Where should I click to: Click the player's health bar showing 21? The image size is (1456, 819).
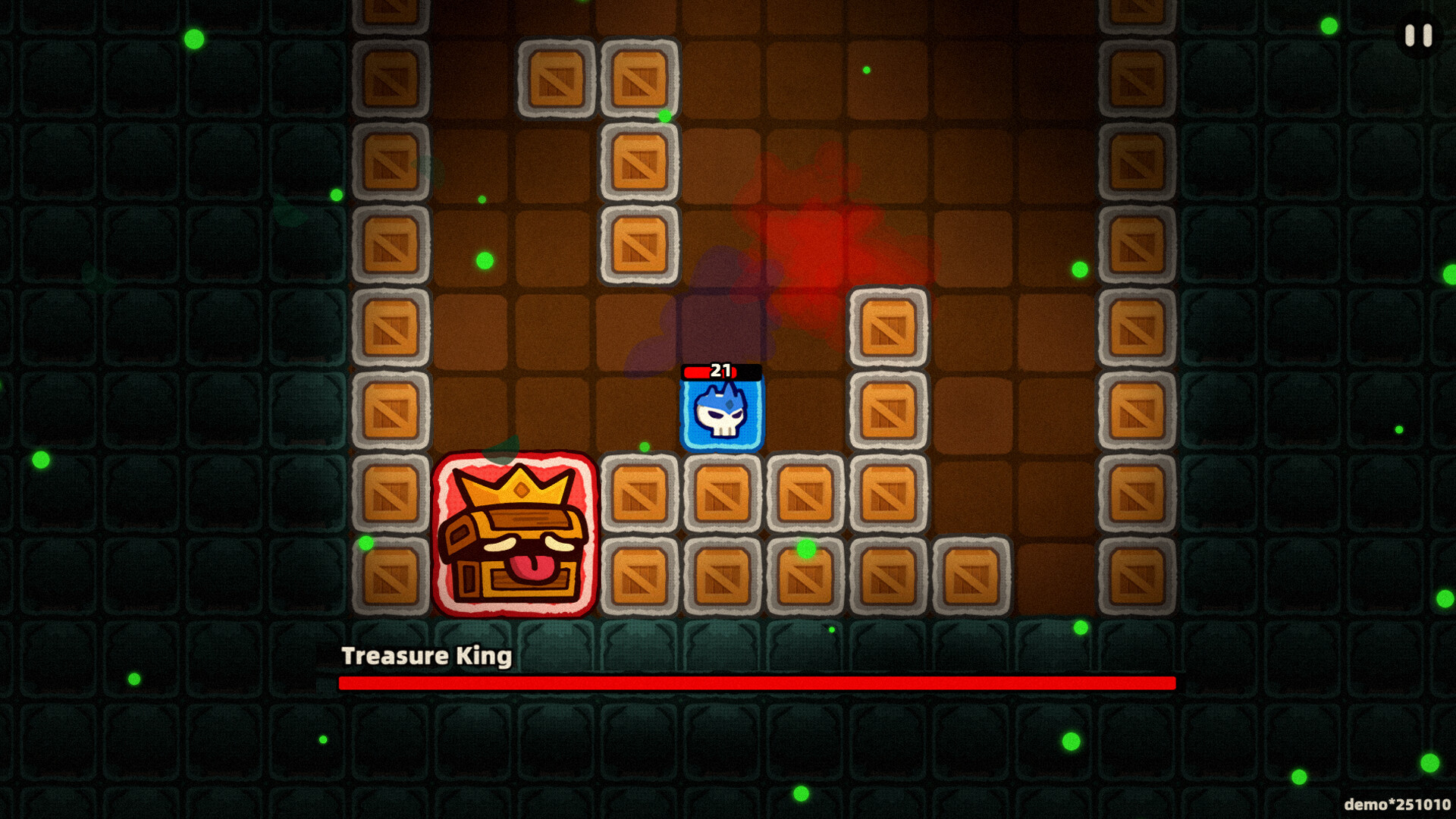coord(720,372)
